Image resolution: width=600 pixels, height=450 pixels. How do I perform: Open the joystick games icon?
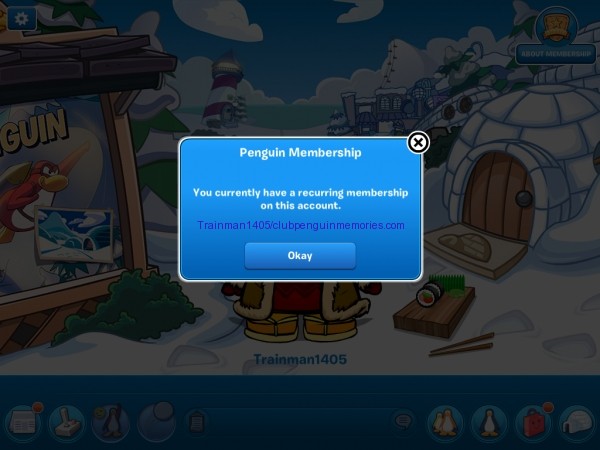[x=65, y=423]
